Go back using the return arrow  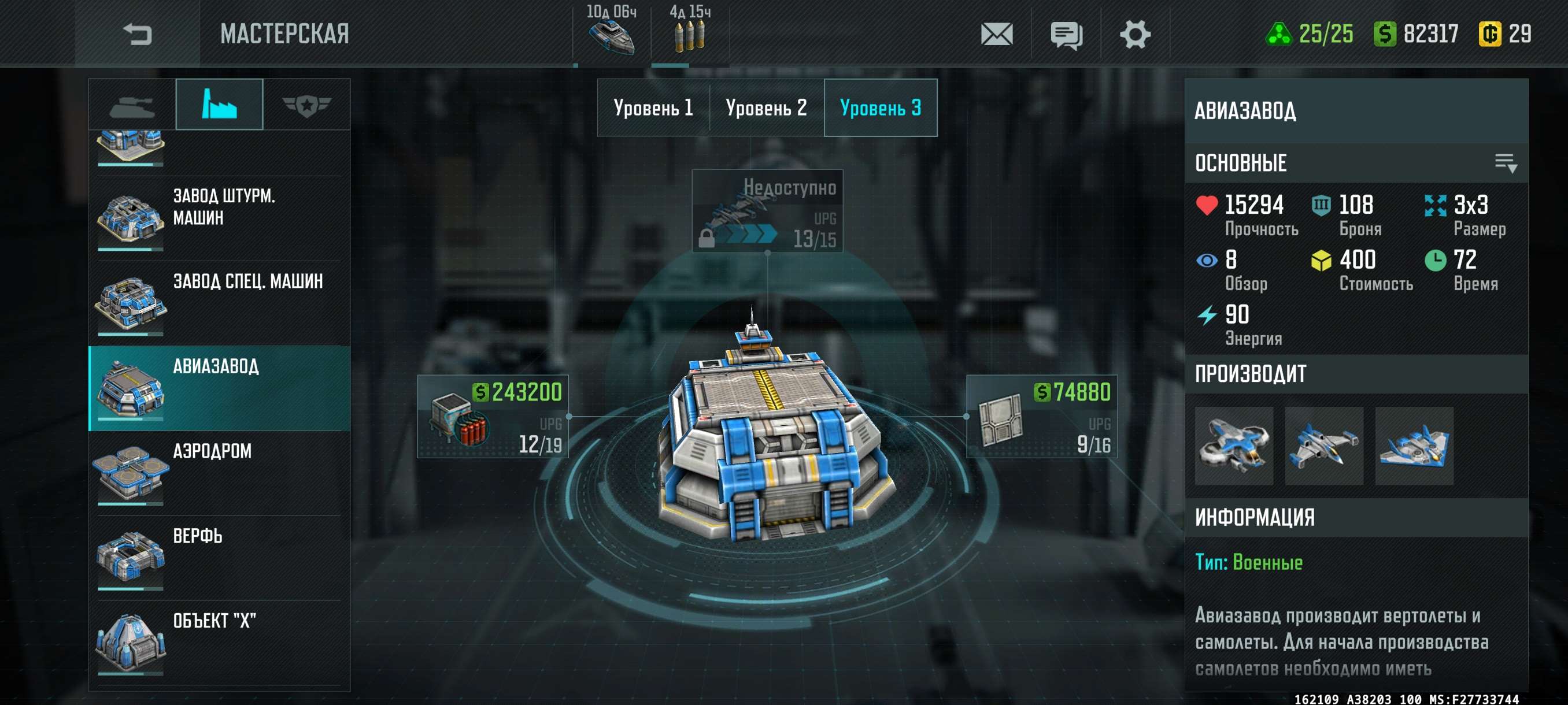tap(137, 34)
